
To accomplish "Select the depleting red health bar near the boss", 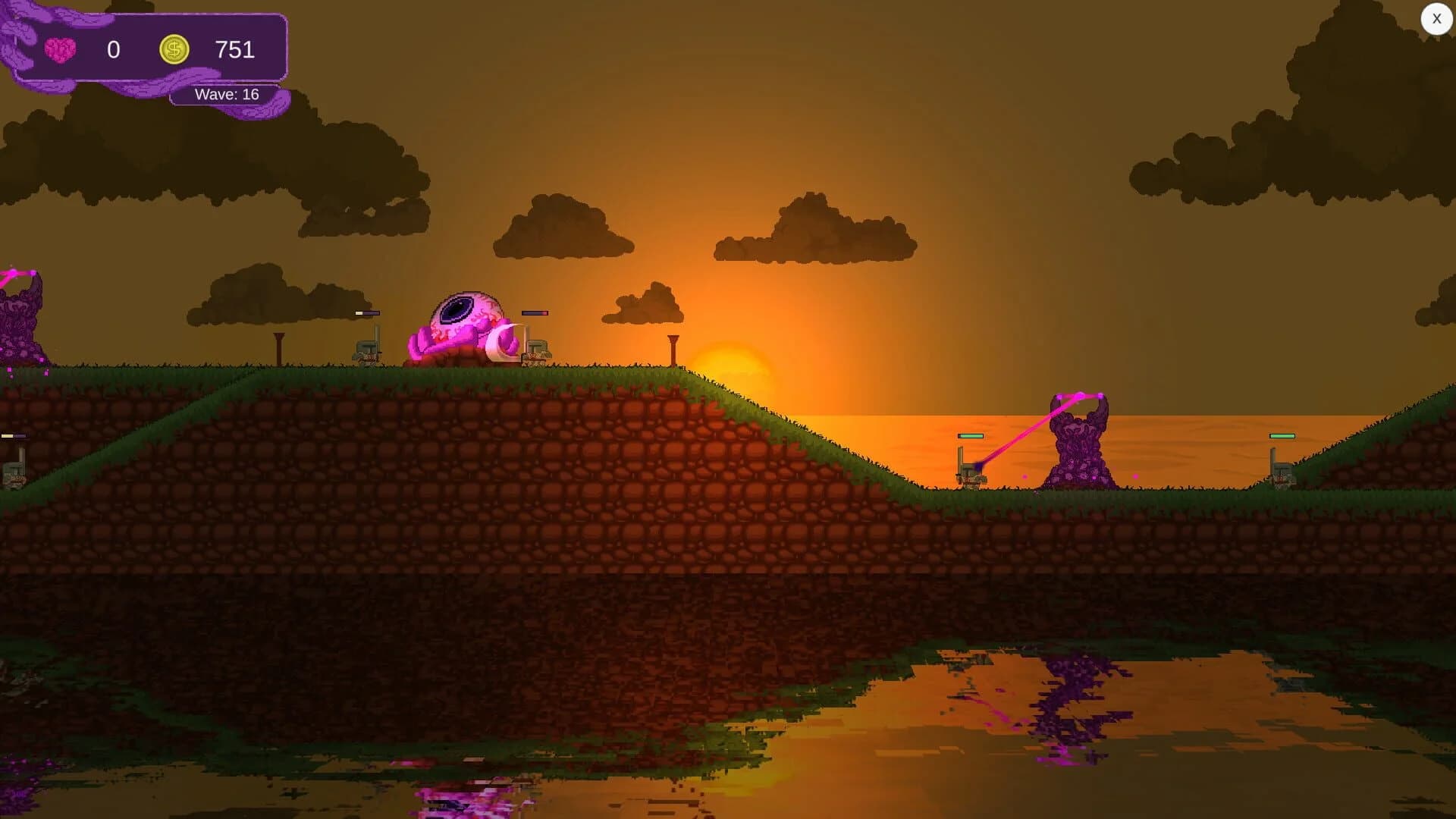I will click(535, 312).
